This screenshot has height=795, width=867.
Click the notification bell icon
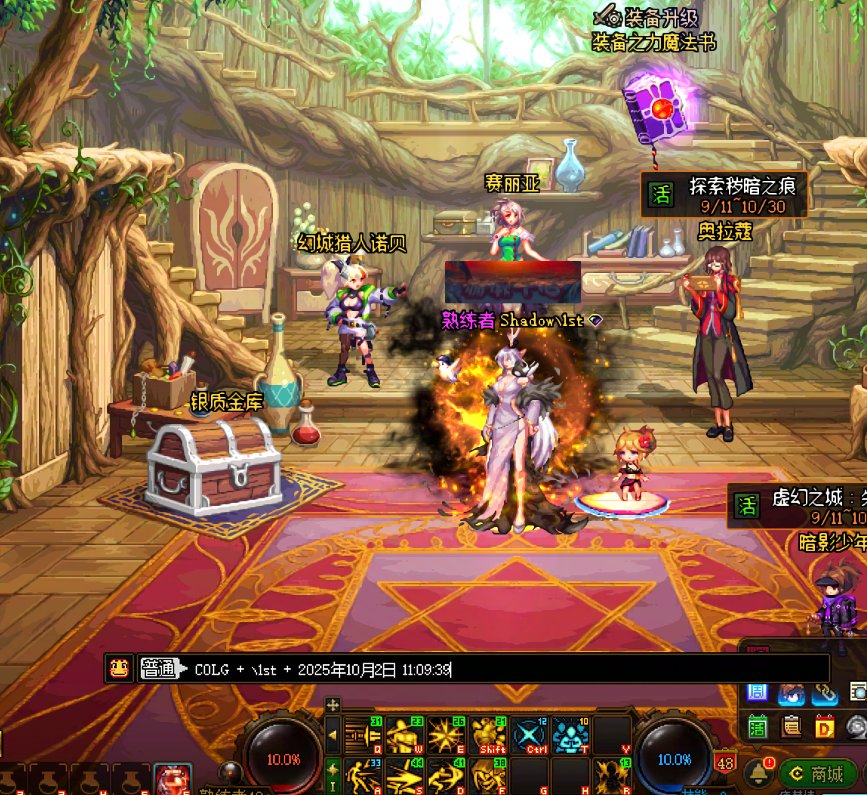click(x=757, y=772)
